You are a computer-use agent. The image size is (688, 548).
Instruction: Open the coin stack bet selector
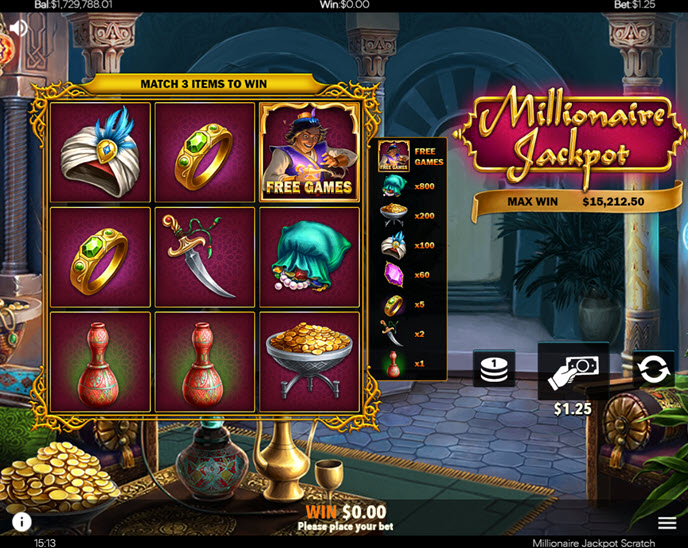(x=494, y=368)
